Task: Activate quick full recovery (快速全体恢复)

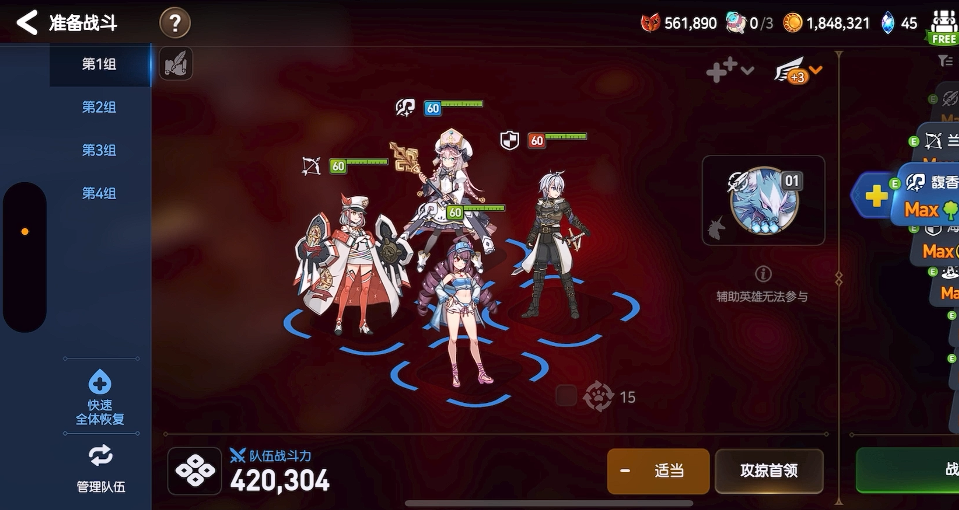Action: tap(100, 397)
